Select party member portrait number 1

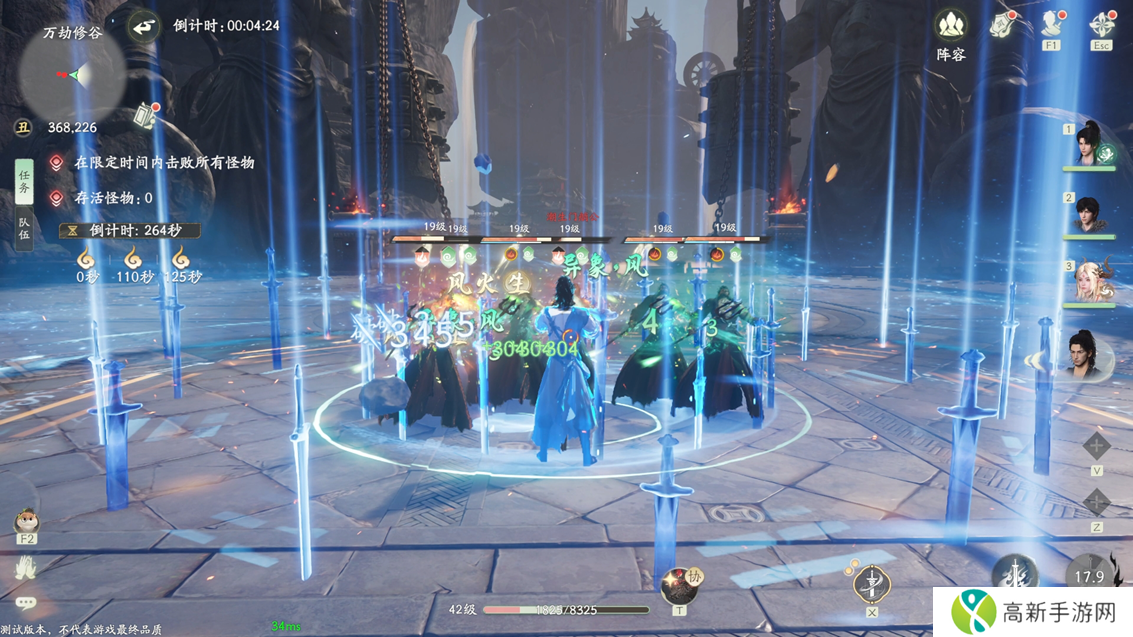tap(1090, 144)
